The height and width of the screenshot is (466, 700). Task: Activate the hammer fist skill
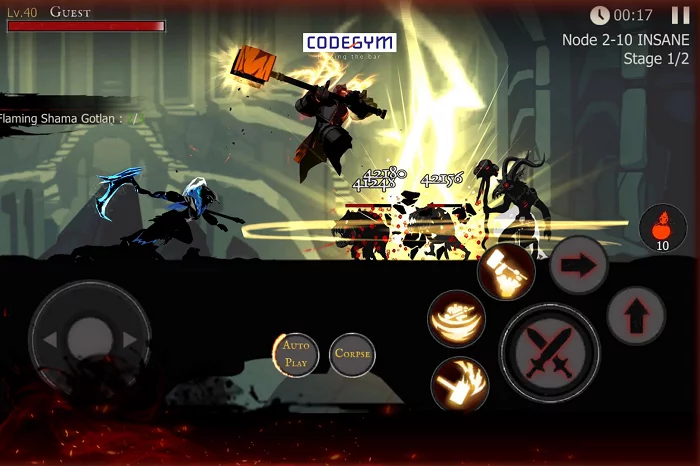[505, 271]
